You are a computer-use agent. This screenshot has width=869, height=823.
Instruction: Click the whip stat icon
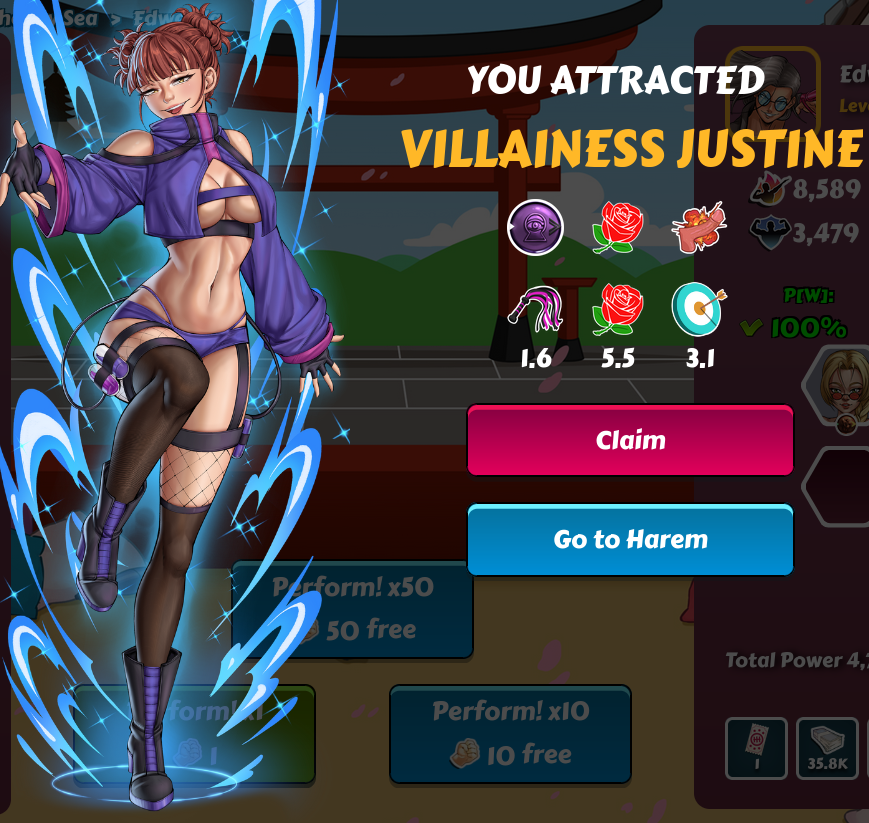pyautogui.click(x=536, y=309)
